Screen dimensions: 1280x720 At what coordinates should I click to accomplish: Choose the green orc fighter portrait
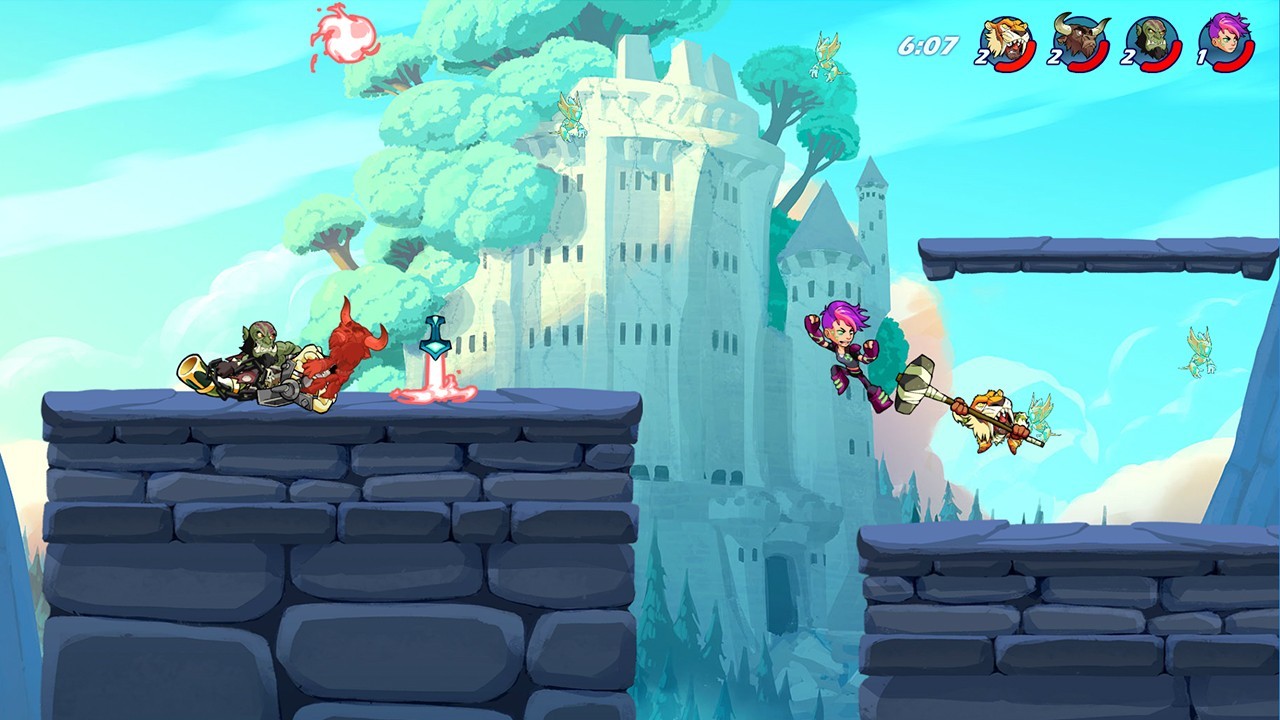tap(1155, 42)
